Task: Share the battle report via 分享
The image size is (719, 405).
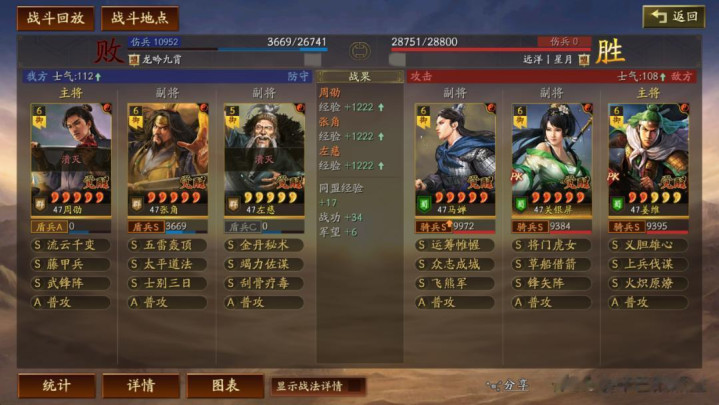Action: tap(508, 385)
